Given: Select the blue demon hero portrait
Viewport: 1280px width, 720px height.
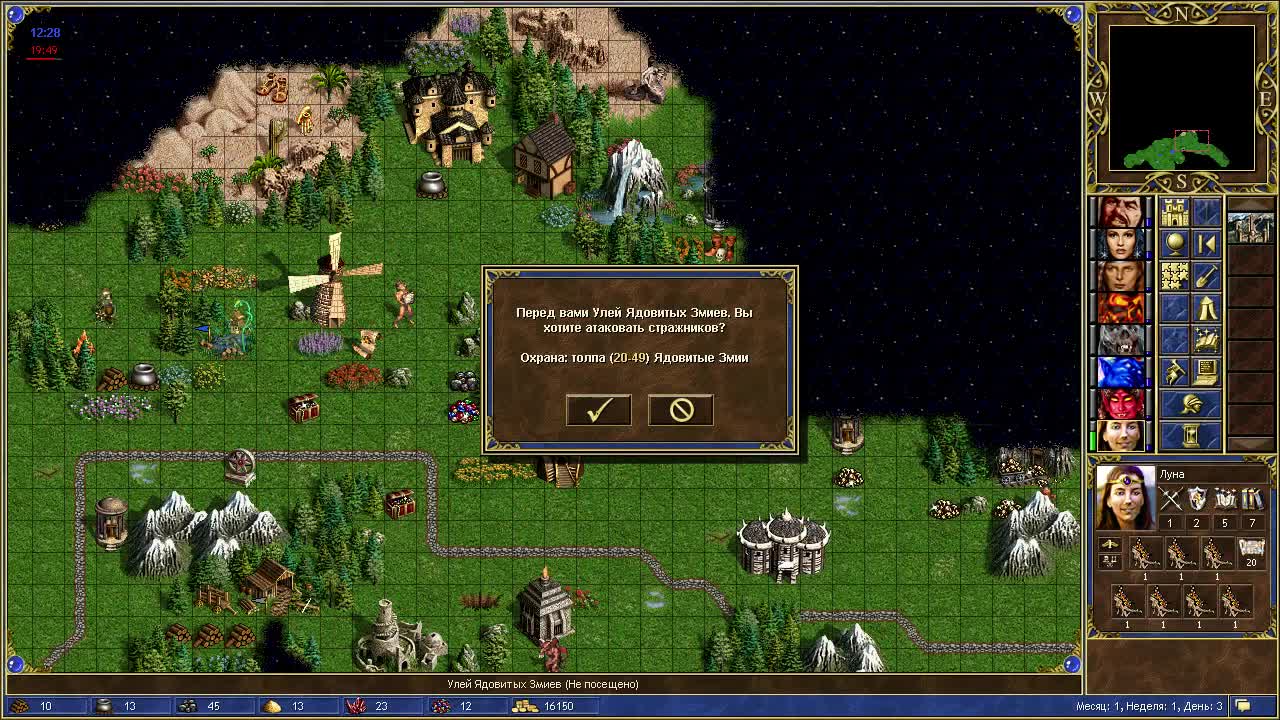Looking at the screenshot, I should tap(1121, 372).
